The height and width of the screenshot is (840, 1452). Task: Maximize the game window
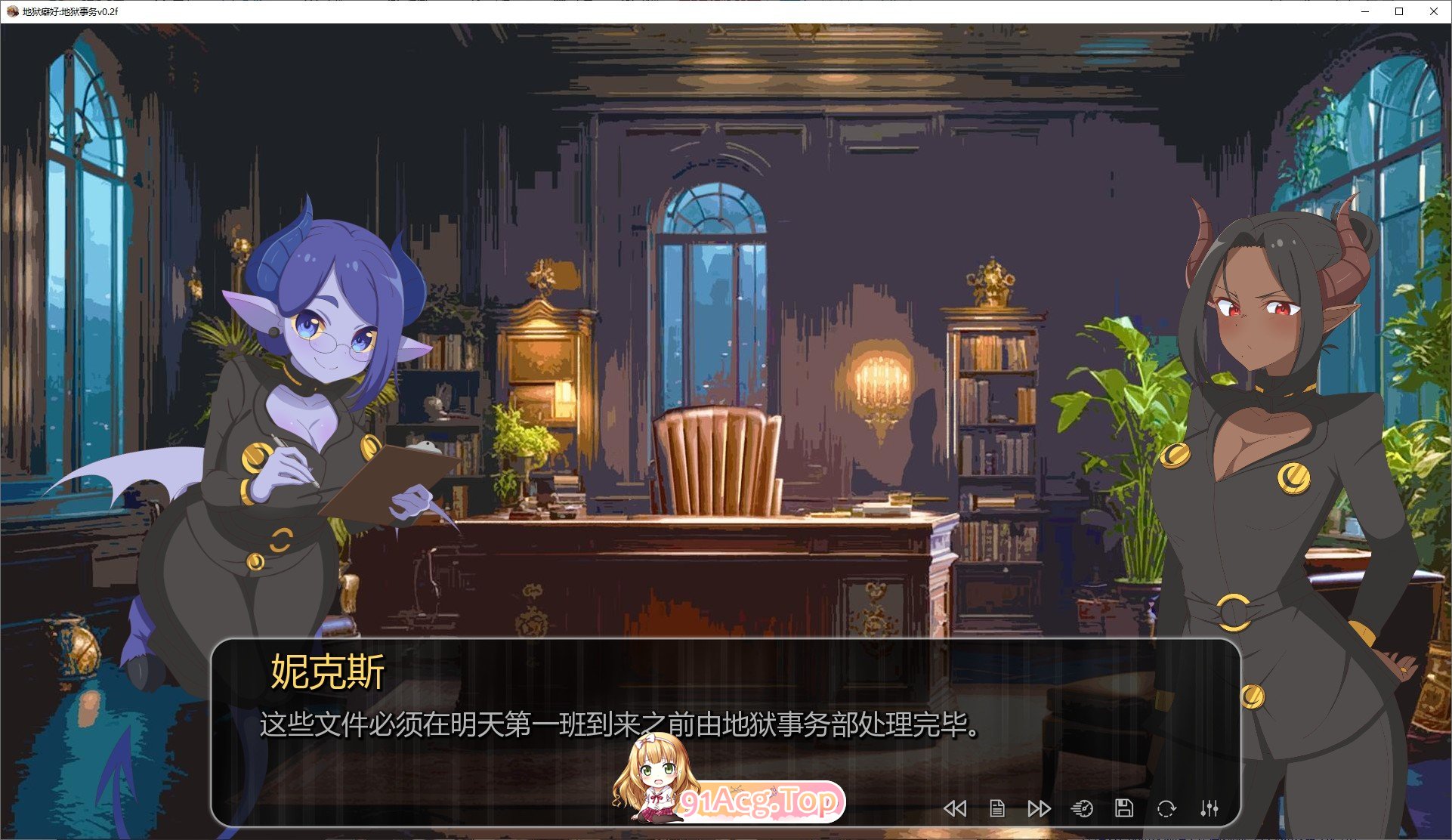1398,11
